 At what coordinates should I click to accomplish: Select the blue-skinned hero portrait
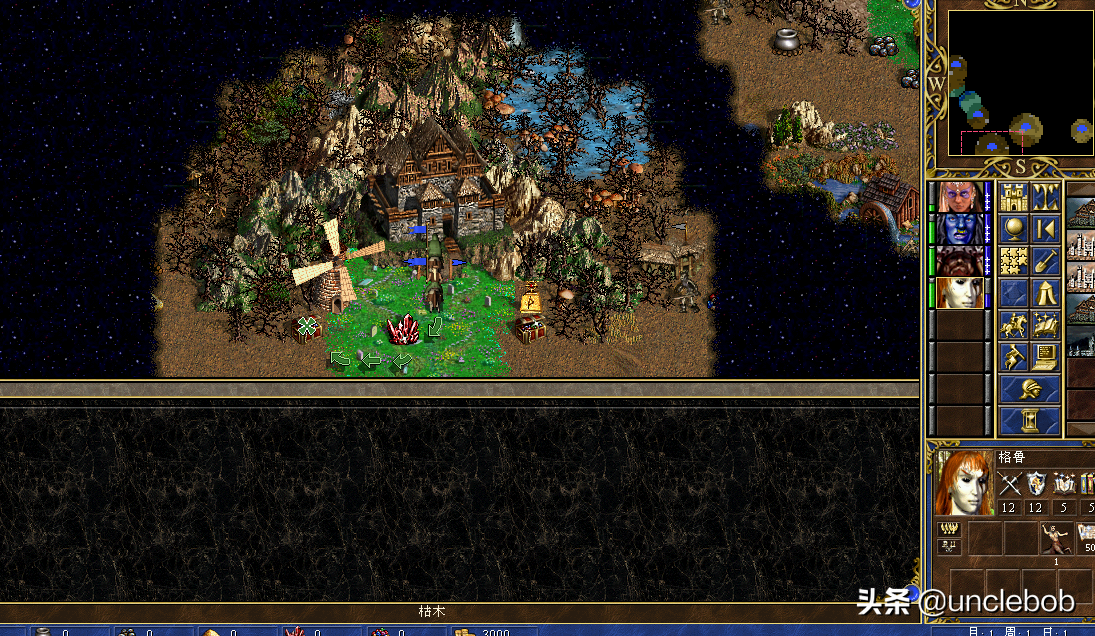(960, 229)
